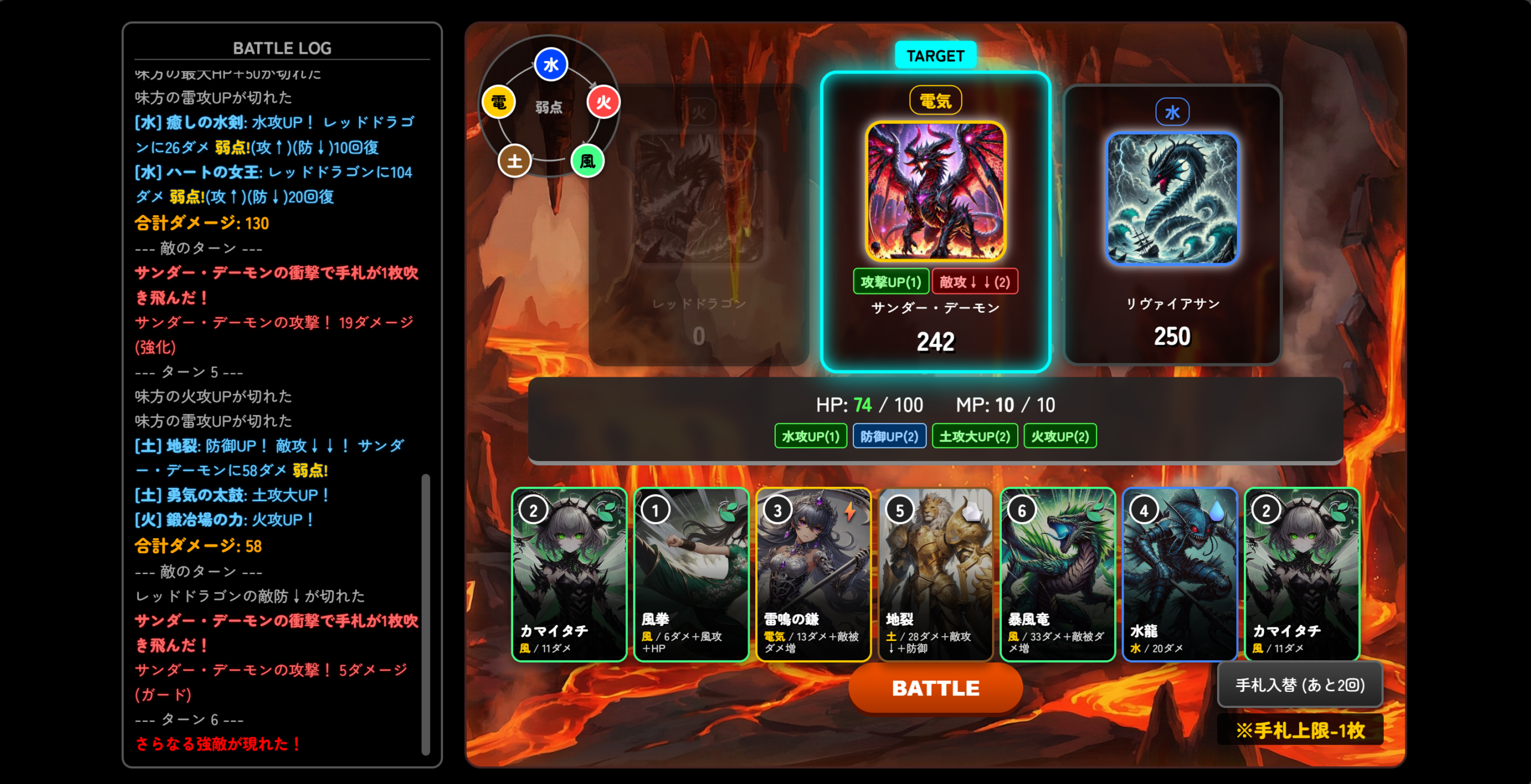Pick the 地裂 earth card
Image resolution: width=1531 pixels, height=784 pixels.
click(935, 574)
